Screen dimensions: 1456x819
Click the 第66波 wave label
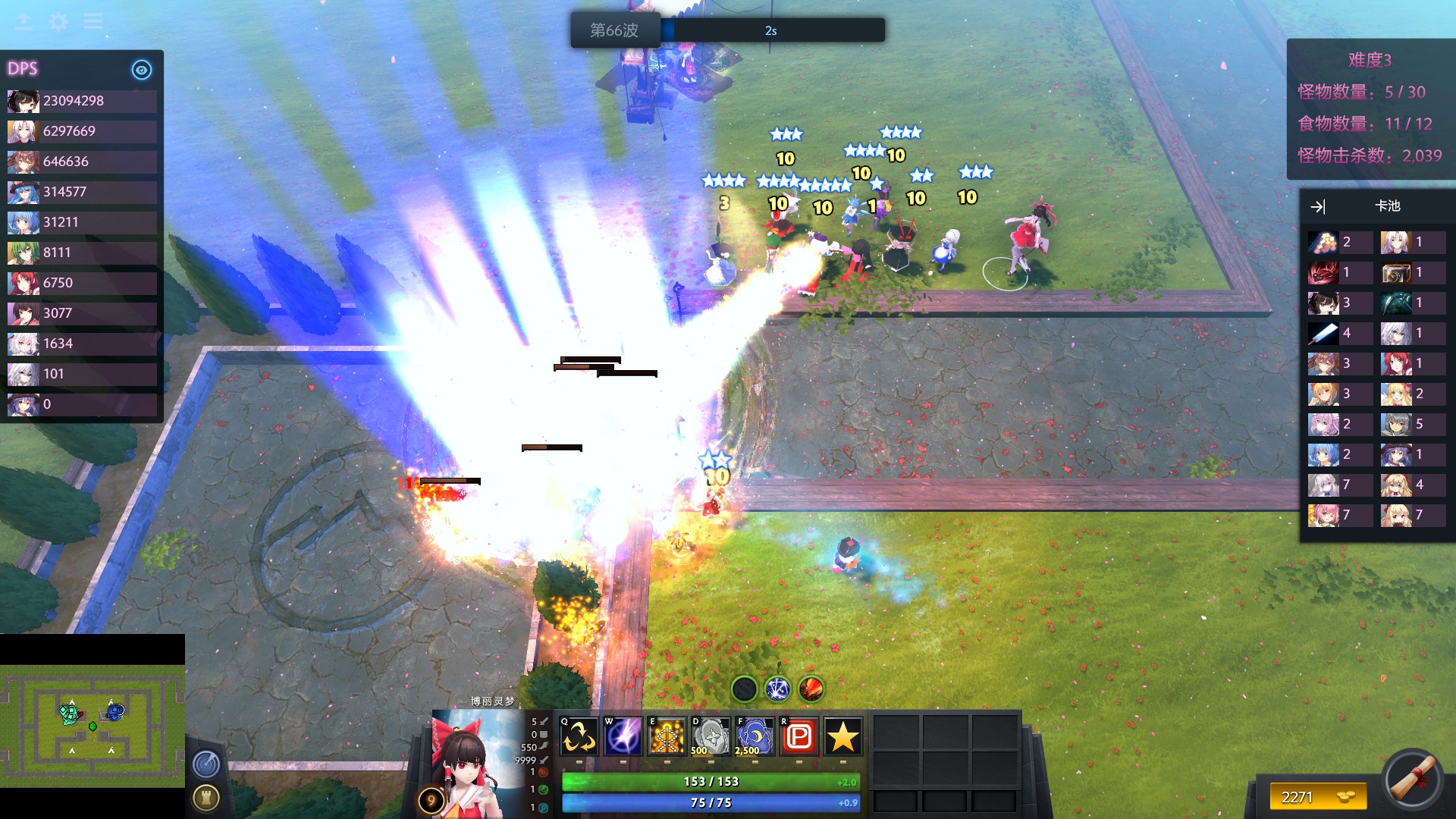click(x=616, y=30)
